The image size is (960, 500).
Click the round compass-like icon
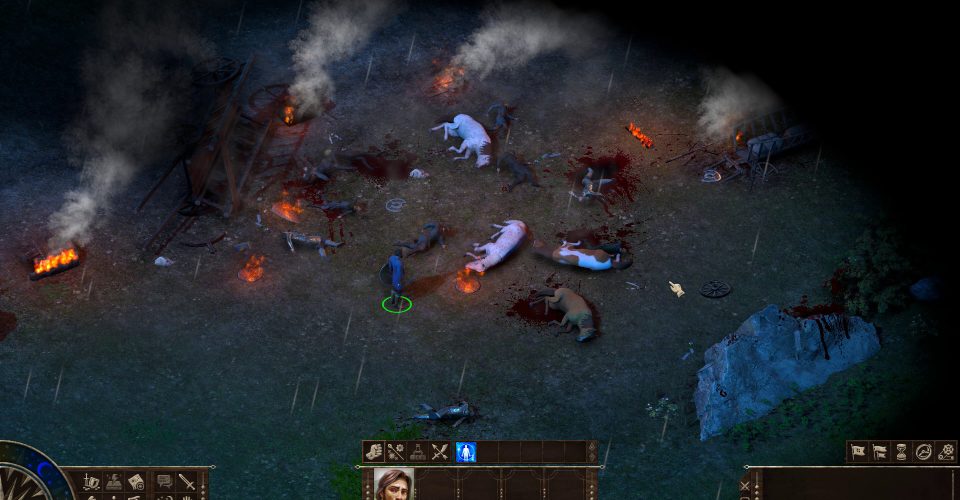pyautogui.click(x=924, y=452)
